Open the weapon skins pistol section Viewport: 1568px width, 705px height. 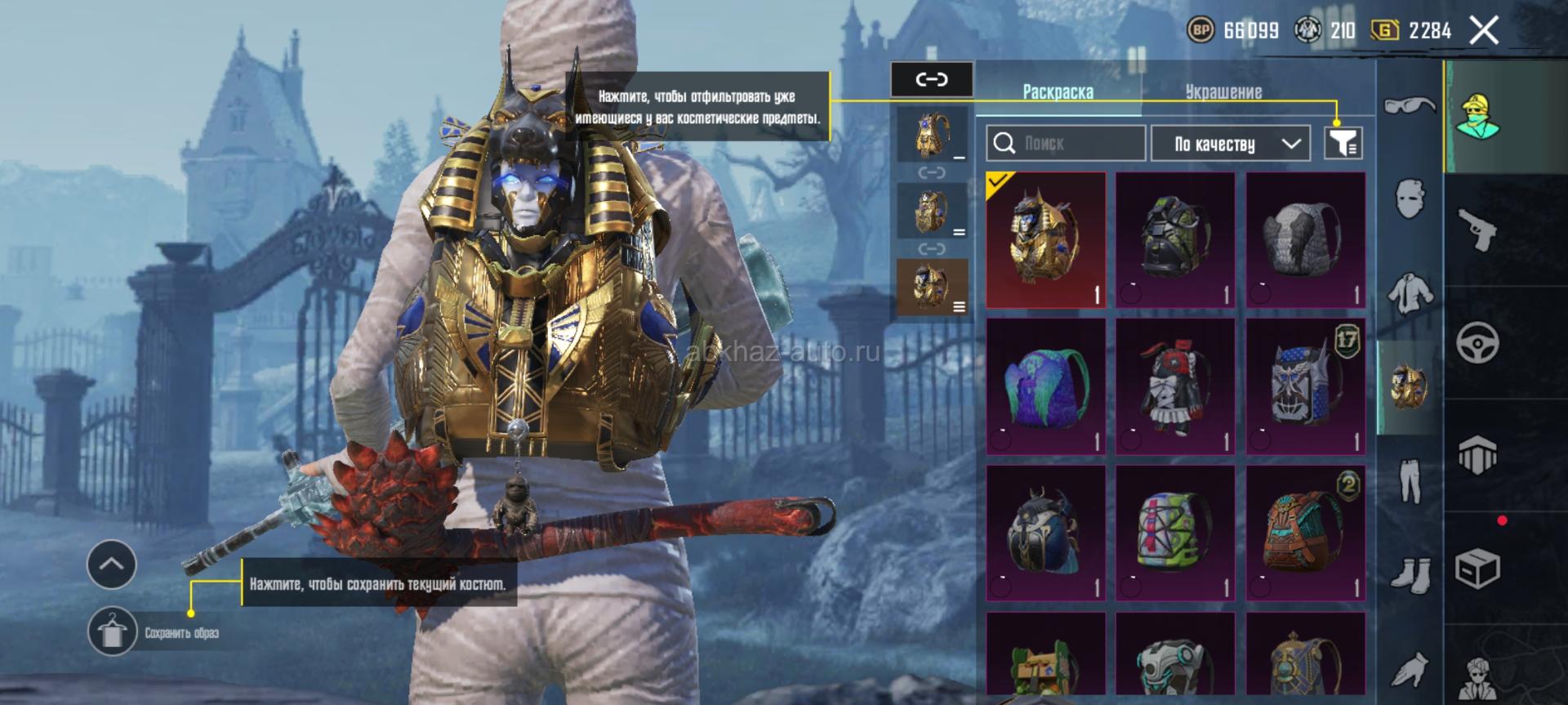tap(1477, 230)
